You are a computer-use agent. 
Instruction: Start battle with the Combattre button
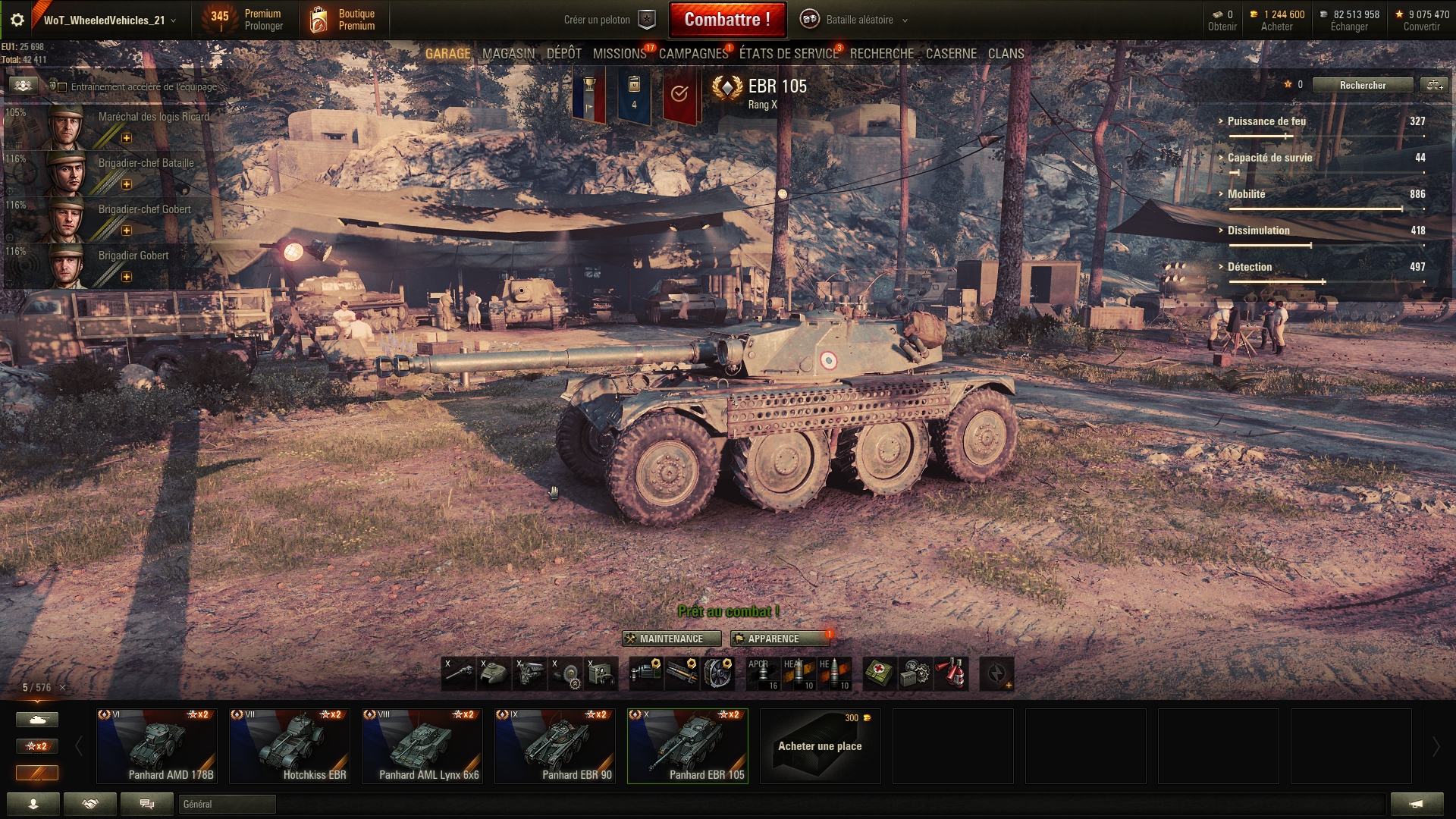(x=726, y=20)
